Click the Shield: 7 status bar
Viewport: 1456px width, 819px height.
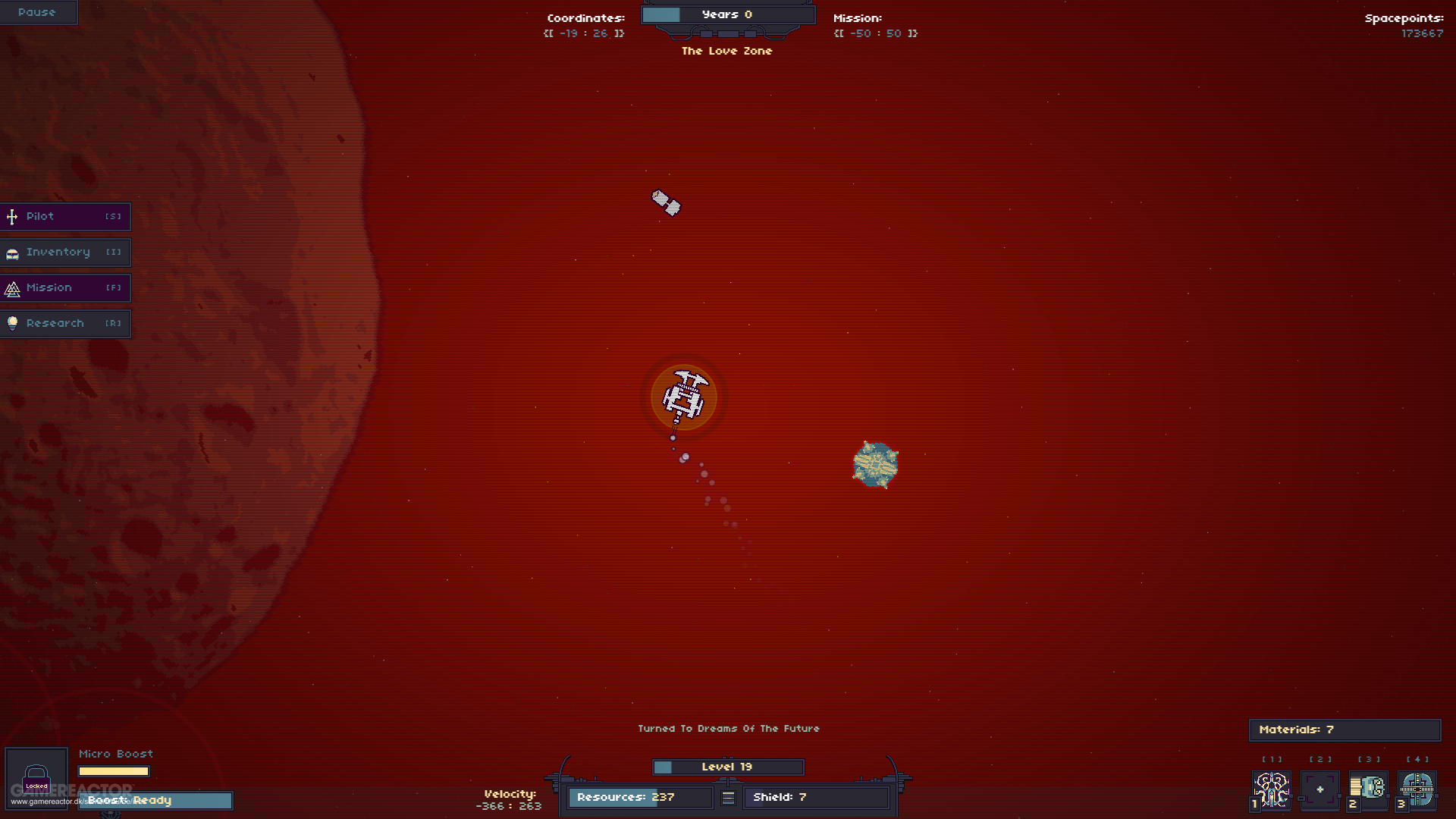[x=816, y=797]
